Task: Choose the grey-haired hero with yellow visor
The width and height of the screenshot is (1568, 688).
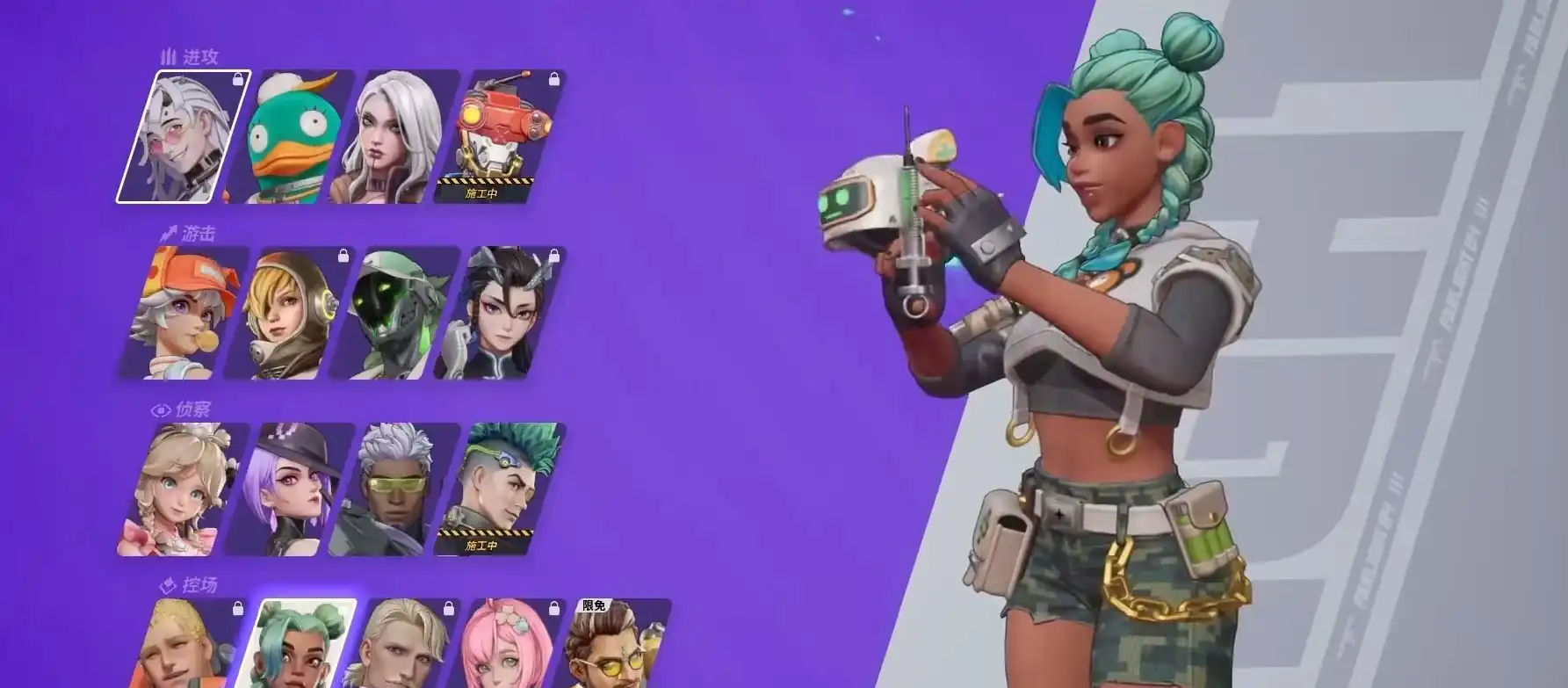Action: pyautogui.click(x=394, y=489)
